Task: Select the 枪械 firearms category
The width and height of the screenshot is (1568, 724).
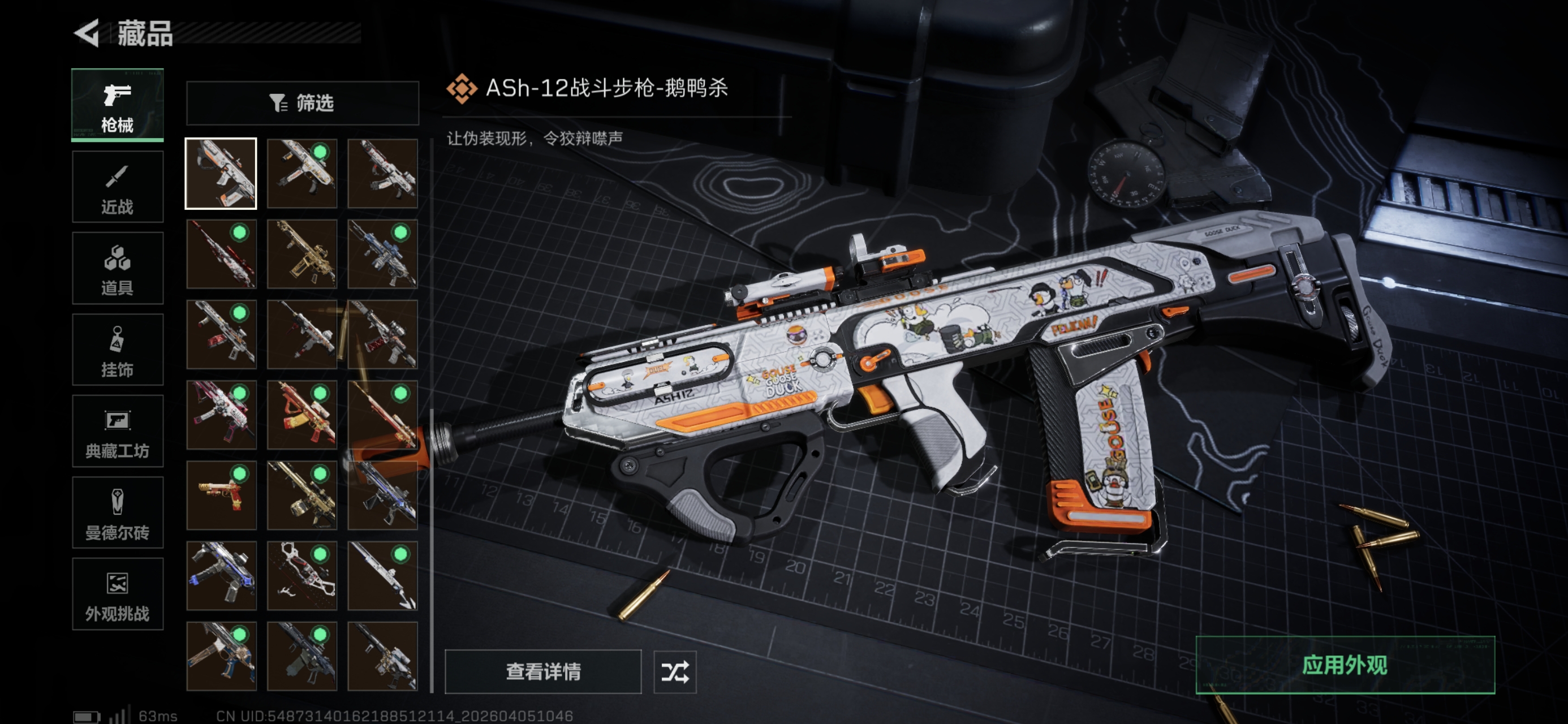Action: coord(118,105)
